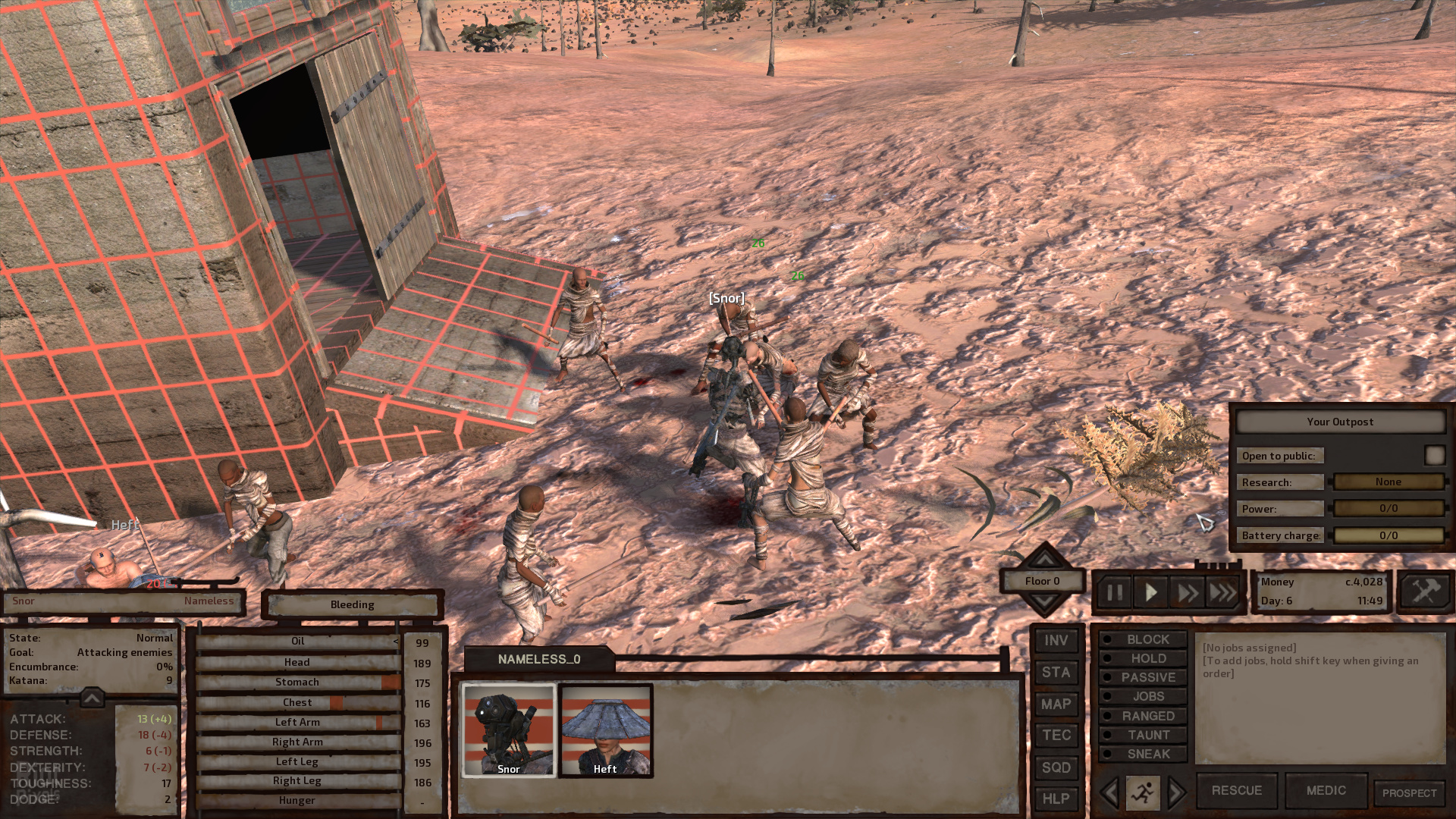This screenshot has width=1456, height=819.
Task: Order the MEDIC action
Action: 1326,791
